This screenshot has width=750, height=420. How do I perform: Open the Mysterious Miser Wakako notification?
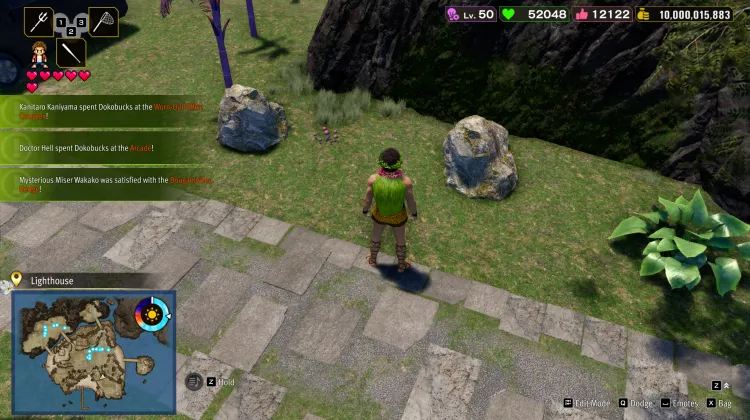click(x=100, y=183)
